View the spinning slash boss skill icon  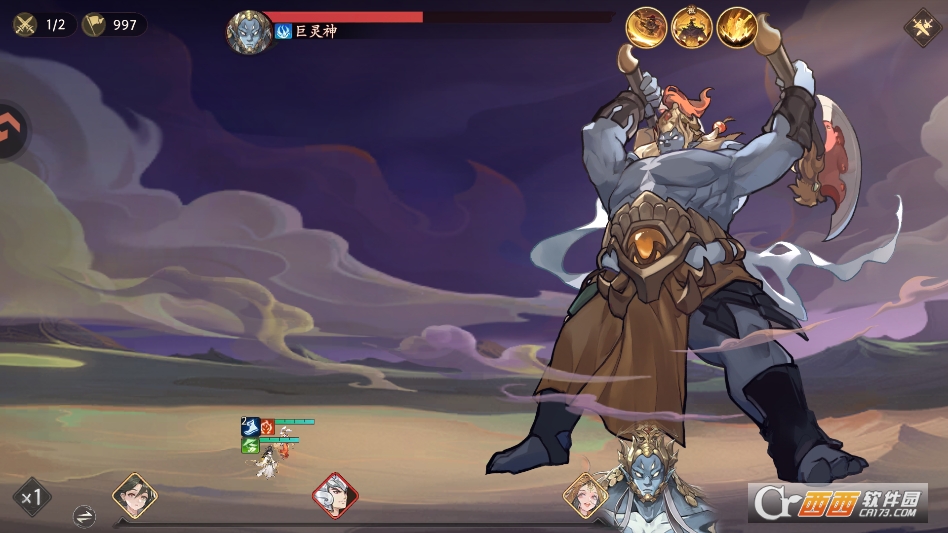pos(646,27)
